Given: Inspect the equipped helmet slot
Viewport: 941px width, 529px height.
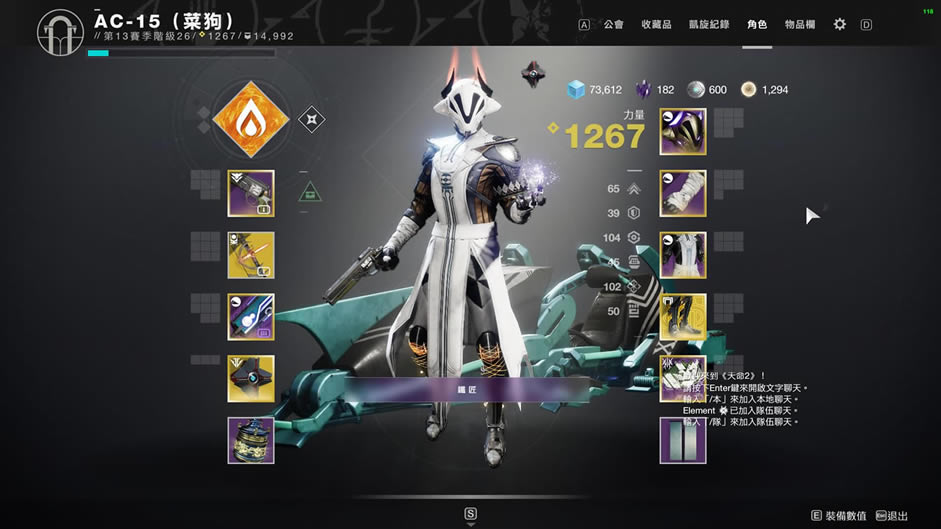Looking at the screenshot, I should 683,132.
